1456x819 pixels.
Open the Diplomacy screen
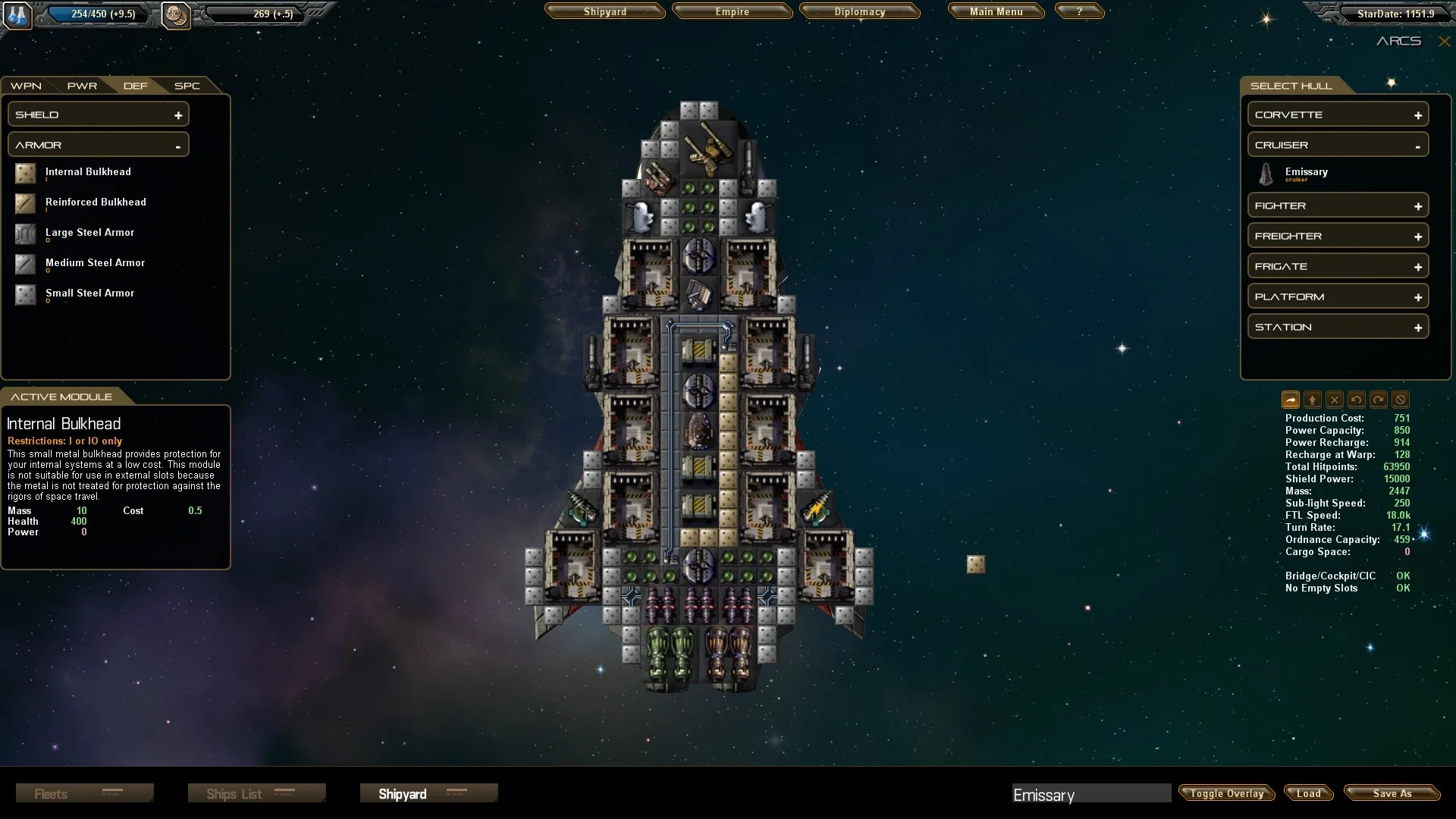[x=859, y=12]
